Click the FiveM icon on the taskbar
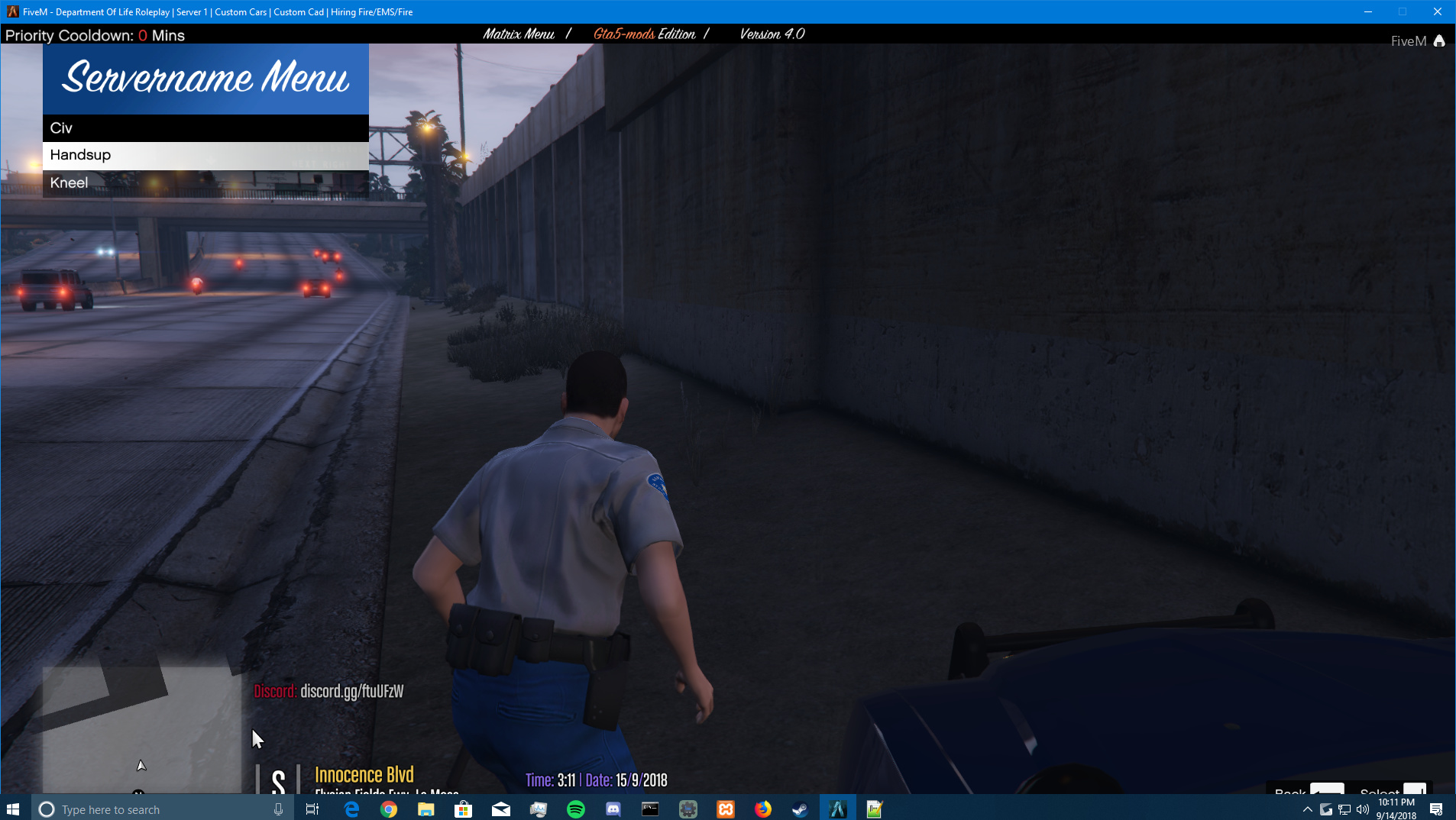 838,809
